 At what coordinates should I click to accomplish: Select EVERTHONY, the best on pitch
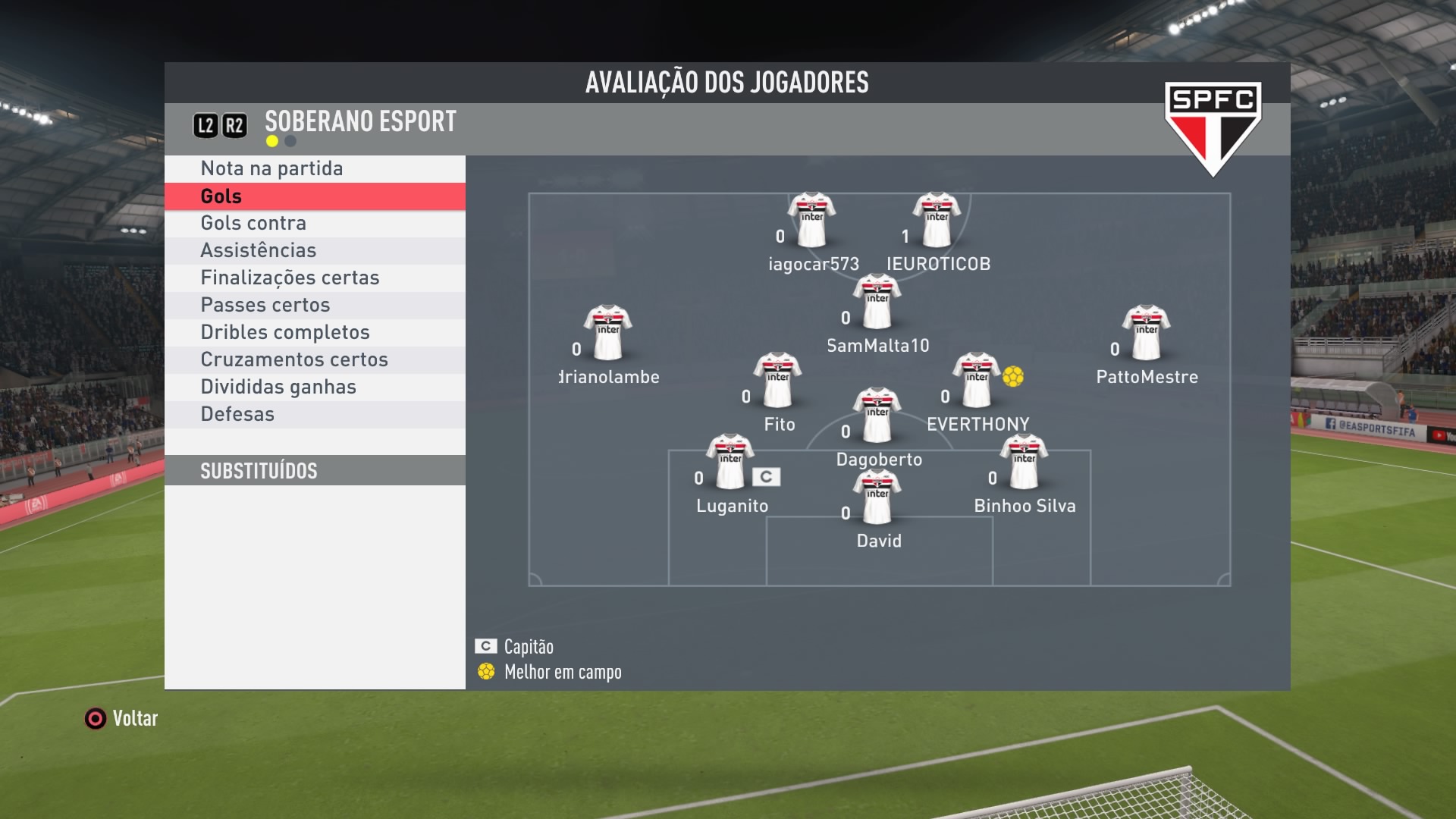[977, 380]
